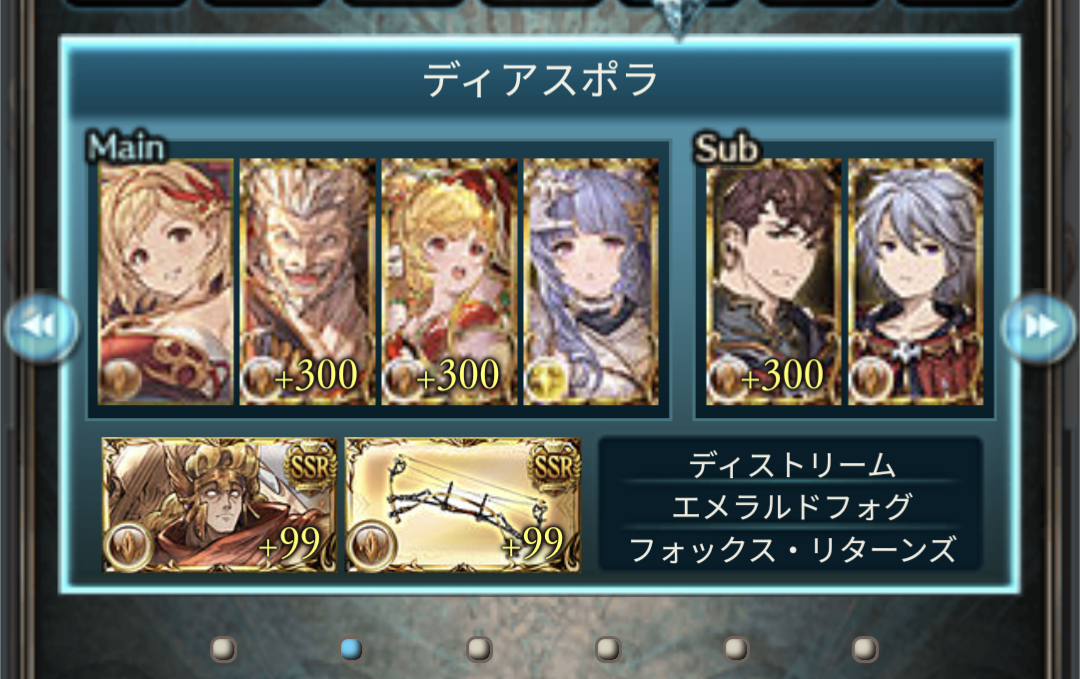This screenshot has height=679, width=1080.
Task: Pick the silver-haired sub member in red
Action: point(915,281)
